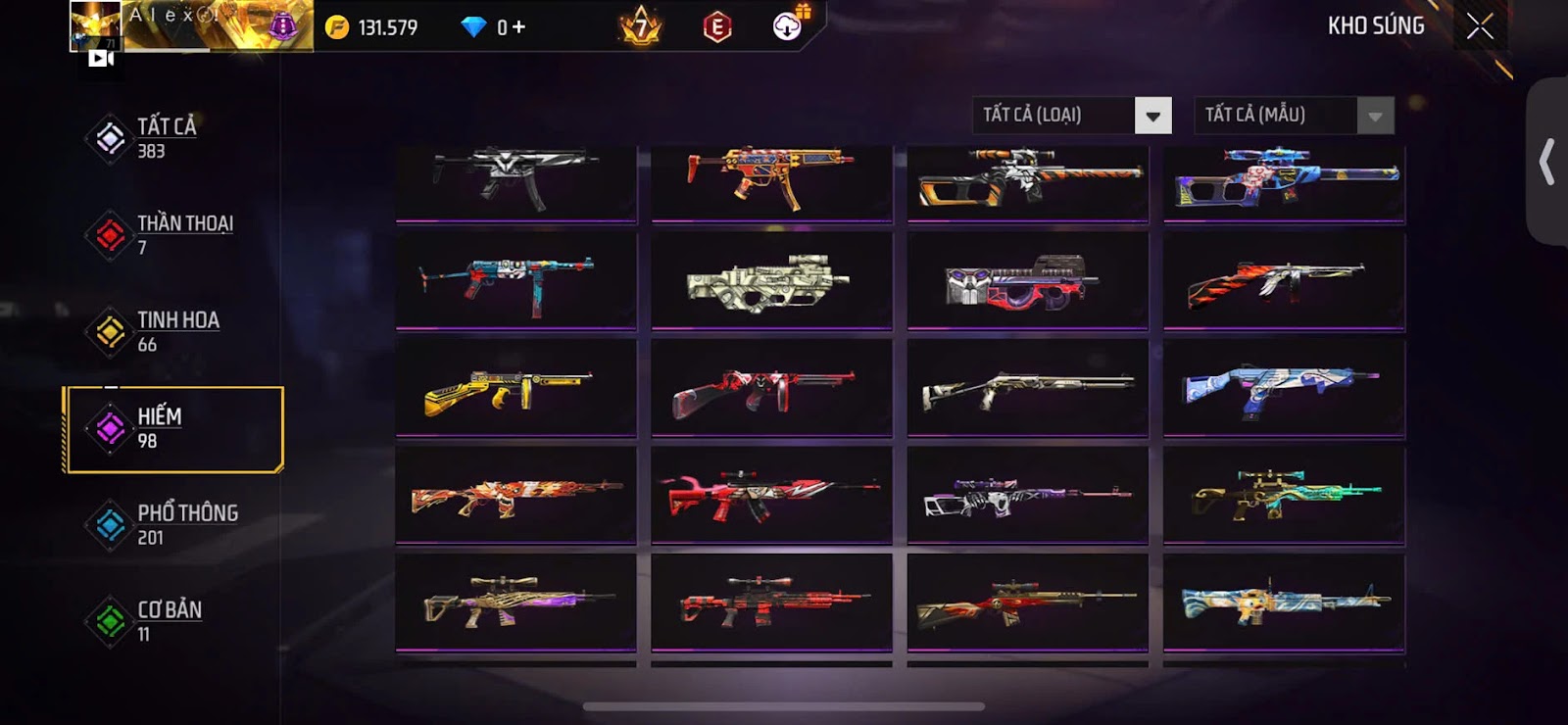
Task: Open the red hexagon E badge
Action: pos(717,27)
